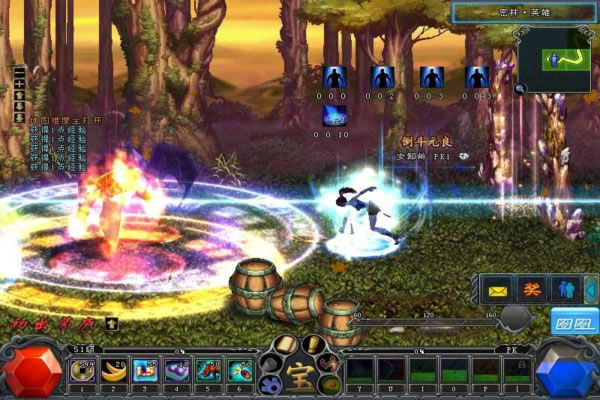Screen dimensions: 600x400
Task: Click the minimap magnifier zoom button
Action: click(x=521, y=88)
